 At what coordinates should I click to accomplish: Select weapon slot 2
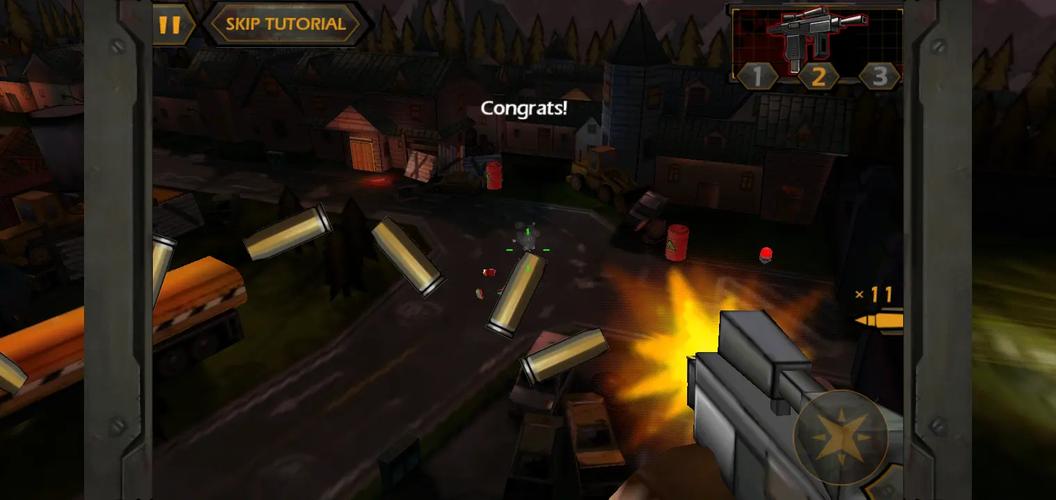(x=818, y=76)
